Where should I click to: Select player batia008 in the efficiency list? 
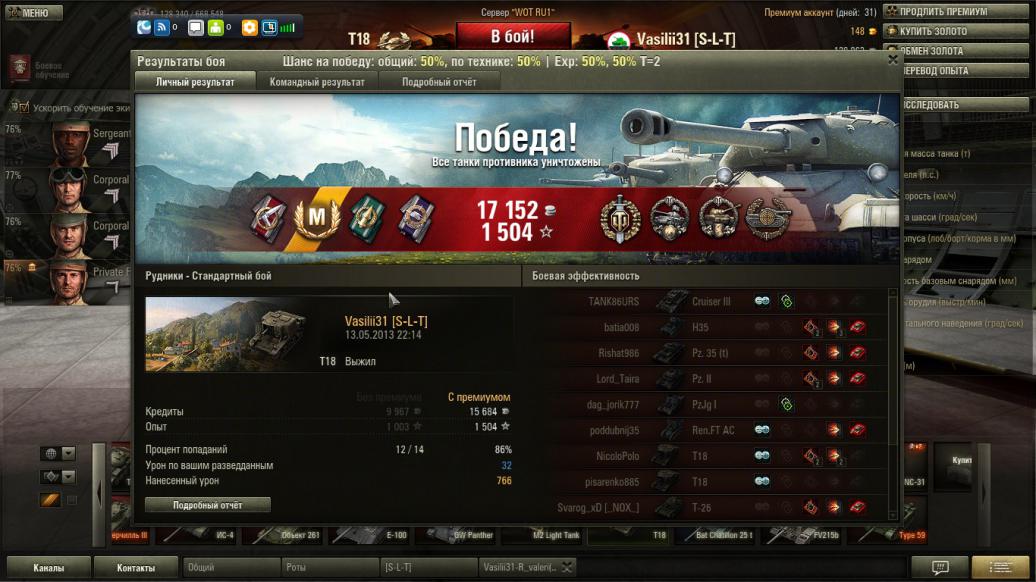pyautogui.click(x=621, y=327)
